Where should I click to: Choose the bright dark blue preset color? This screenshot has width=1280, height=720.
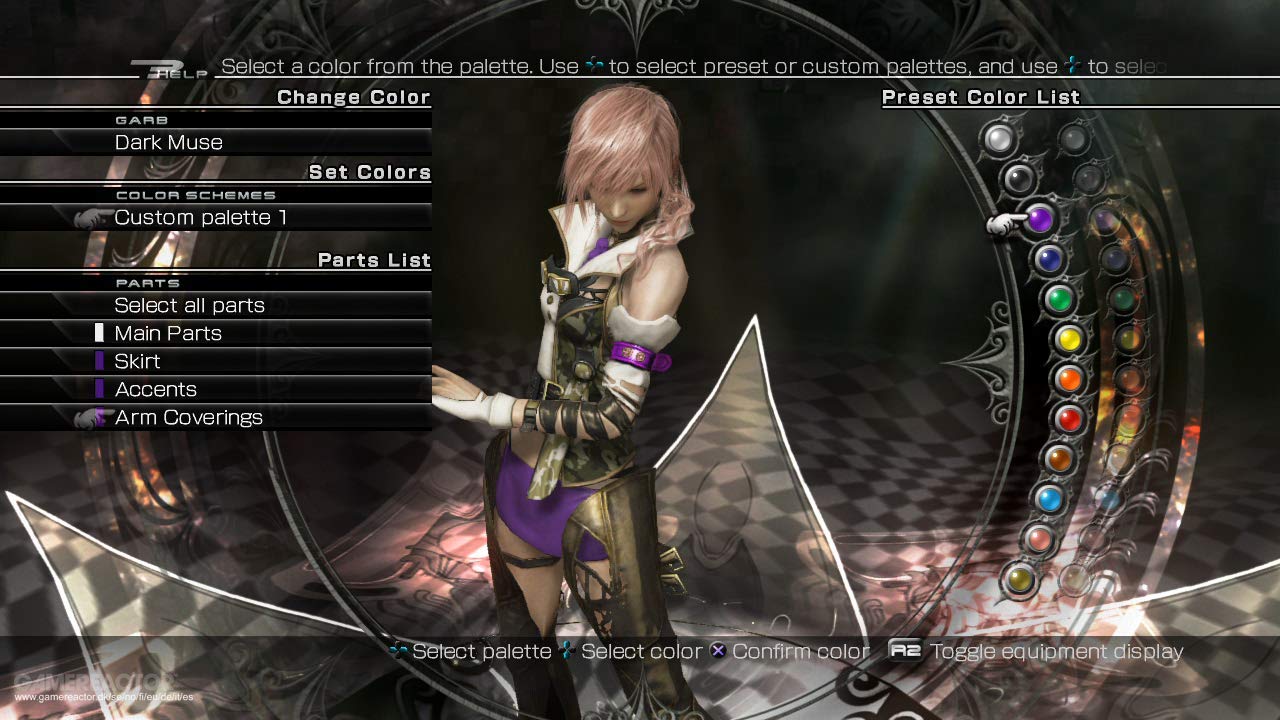[x=1048, y=259]
